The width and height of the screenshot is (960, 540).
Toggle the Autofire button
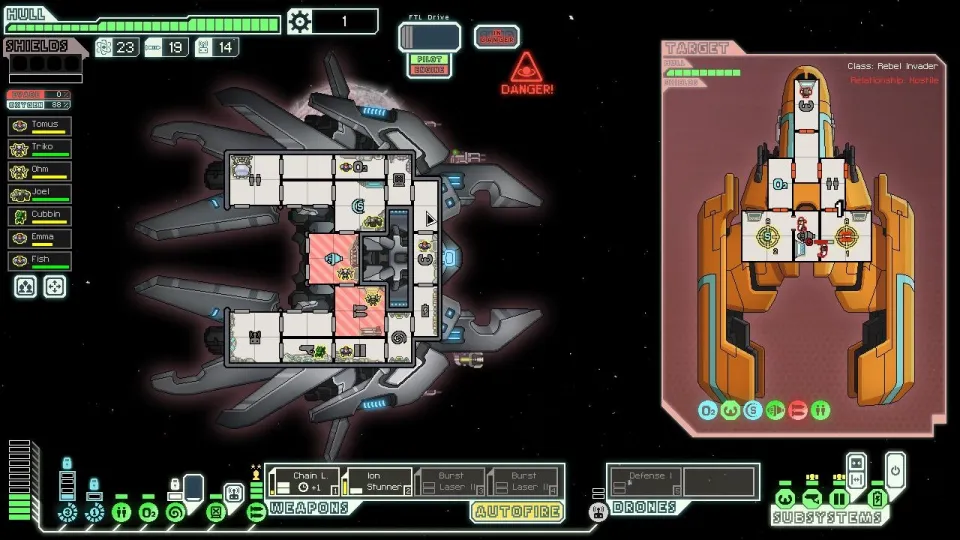click(517, 511)
